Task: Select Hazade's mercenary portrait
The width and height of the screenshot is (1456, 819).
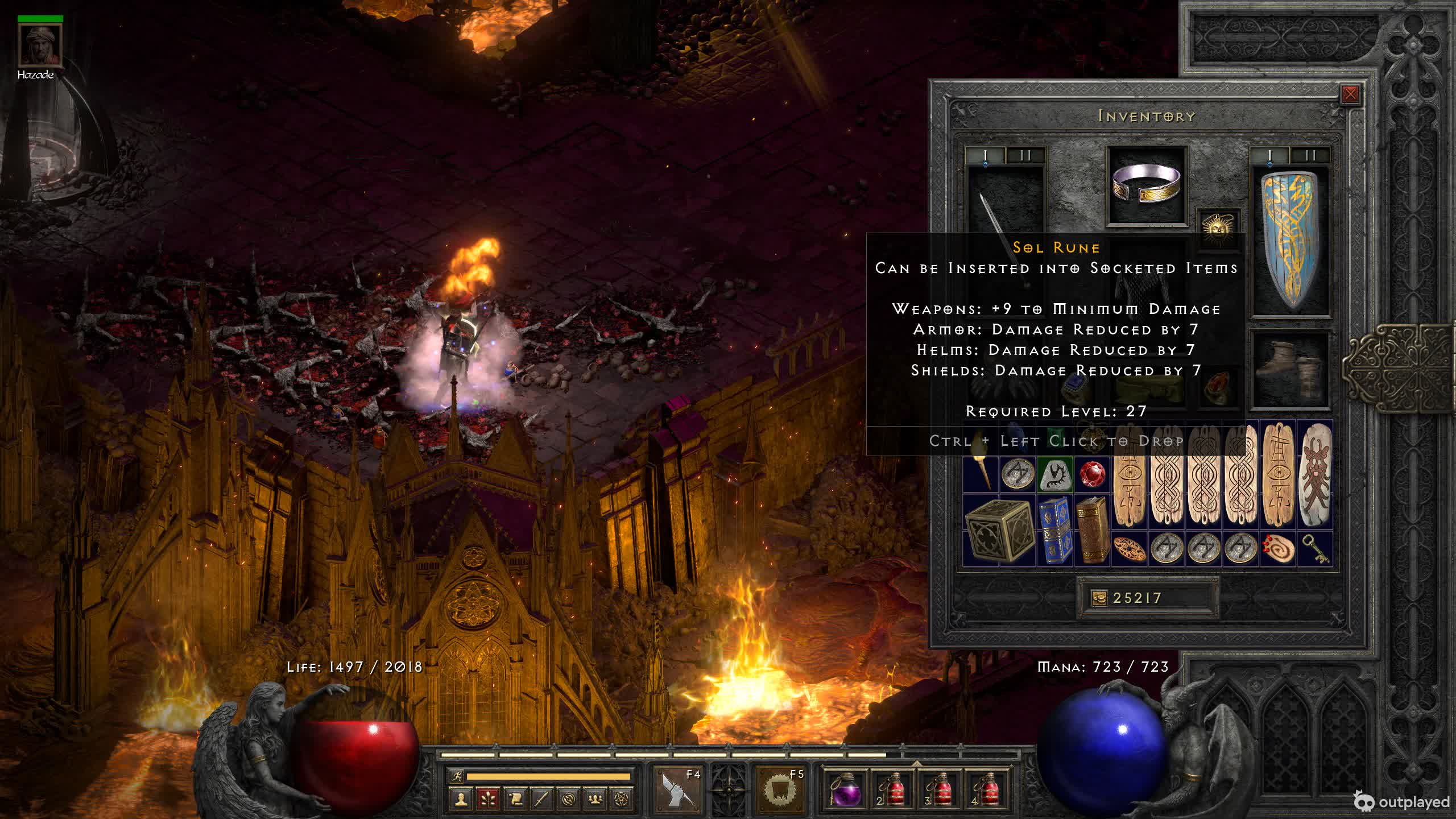Action: click(40, 44)
